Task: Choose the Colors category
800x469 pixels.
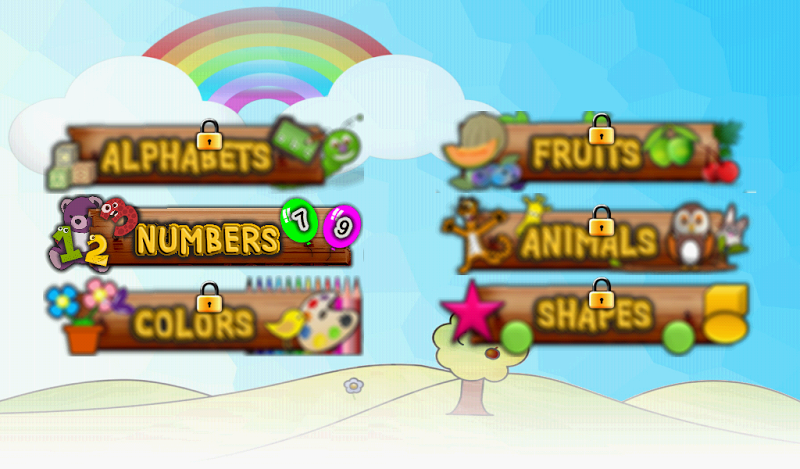Action: (x=195, y=323)
